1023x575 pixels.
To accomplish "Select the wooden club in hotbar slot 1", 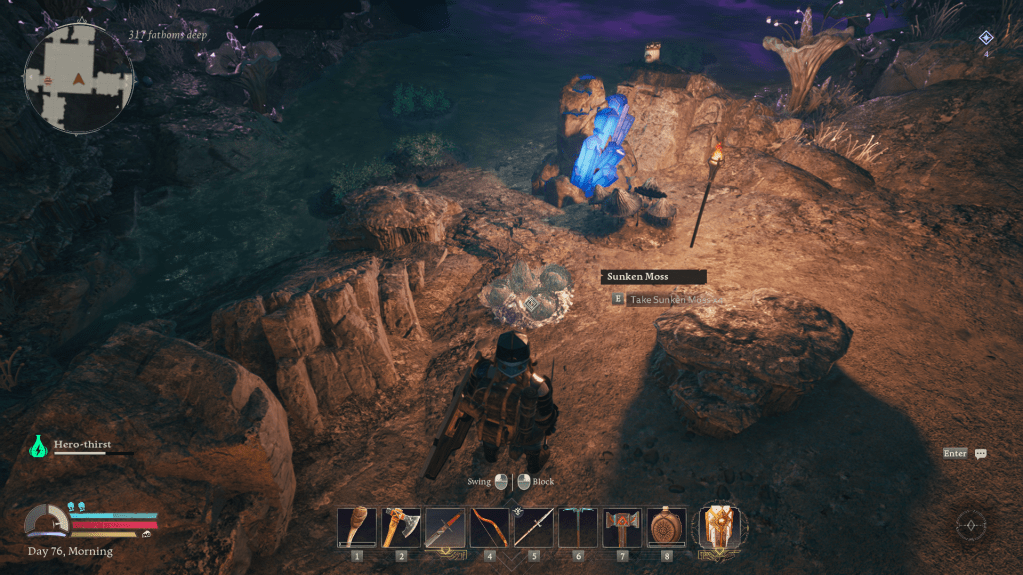I will [x=357, y=527].
